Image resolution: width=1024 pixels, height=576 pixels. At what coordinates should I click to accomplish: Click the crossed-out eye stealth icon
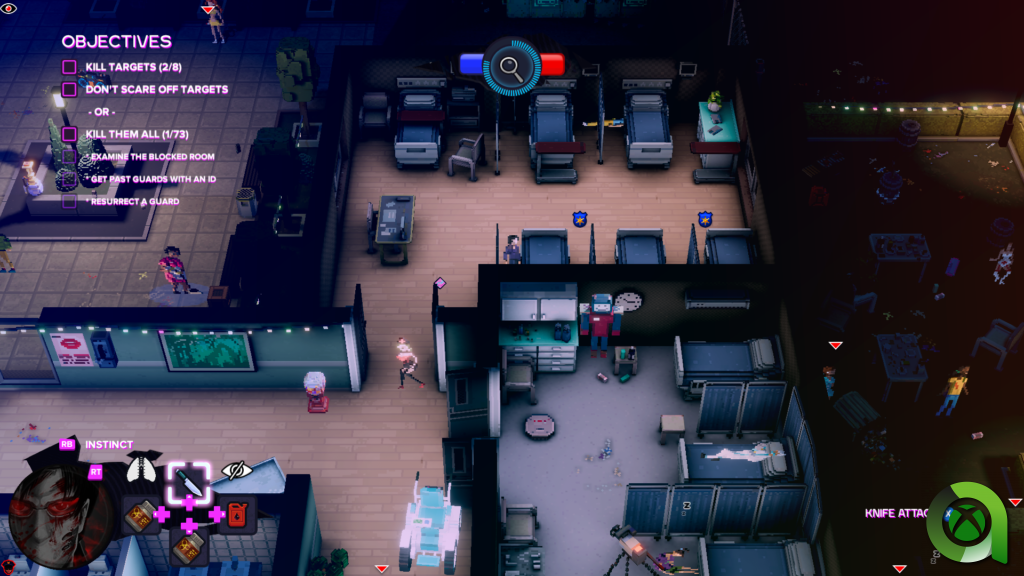[x=236, y=469]
